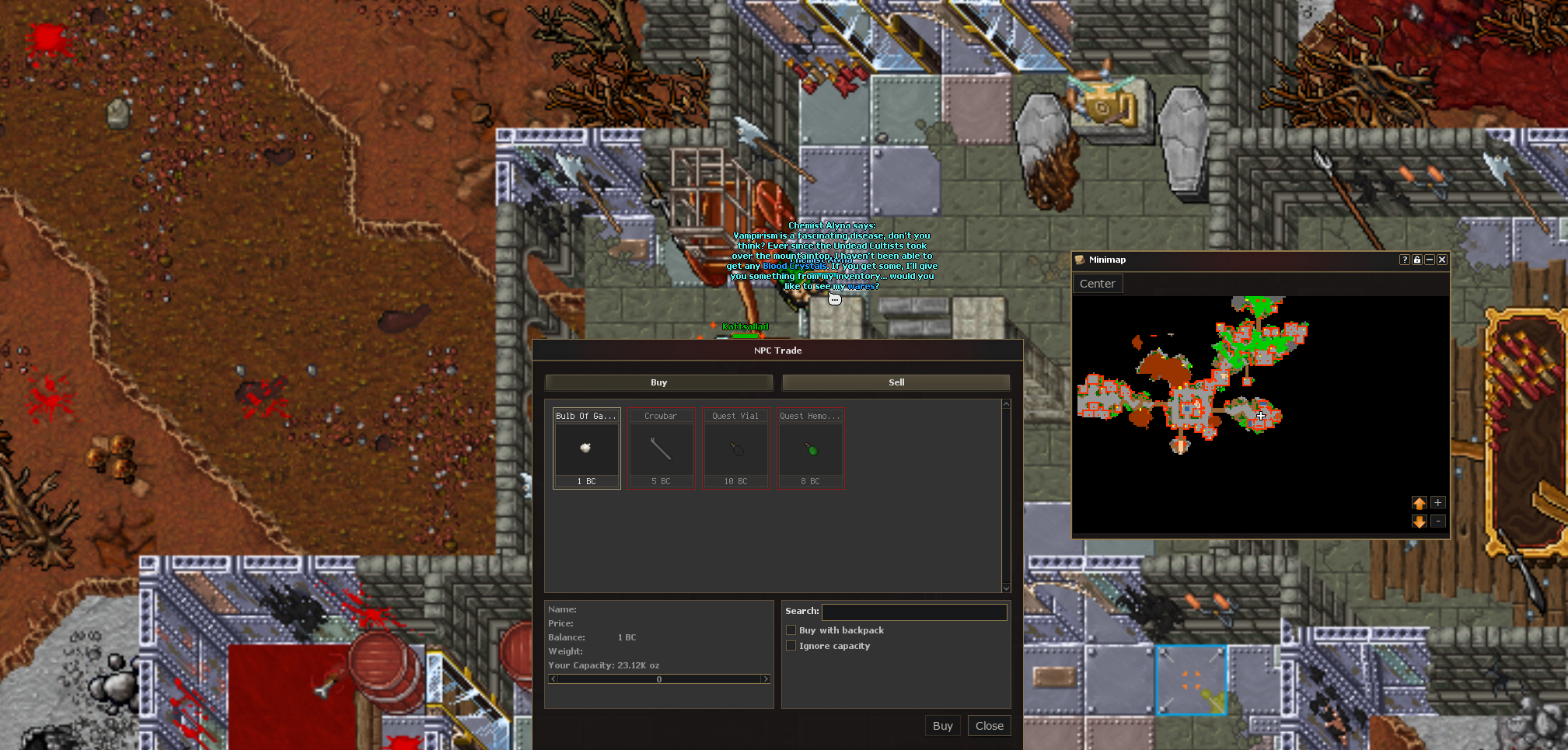The image size is (1568, 750).
Task: Go down a floor on the minimap
Action: pyautogui.click(x=1420, y=522)
